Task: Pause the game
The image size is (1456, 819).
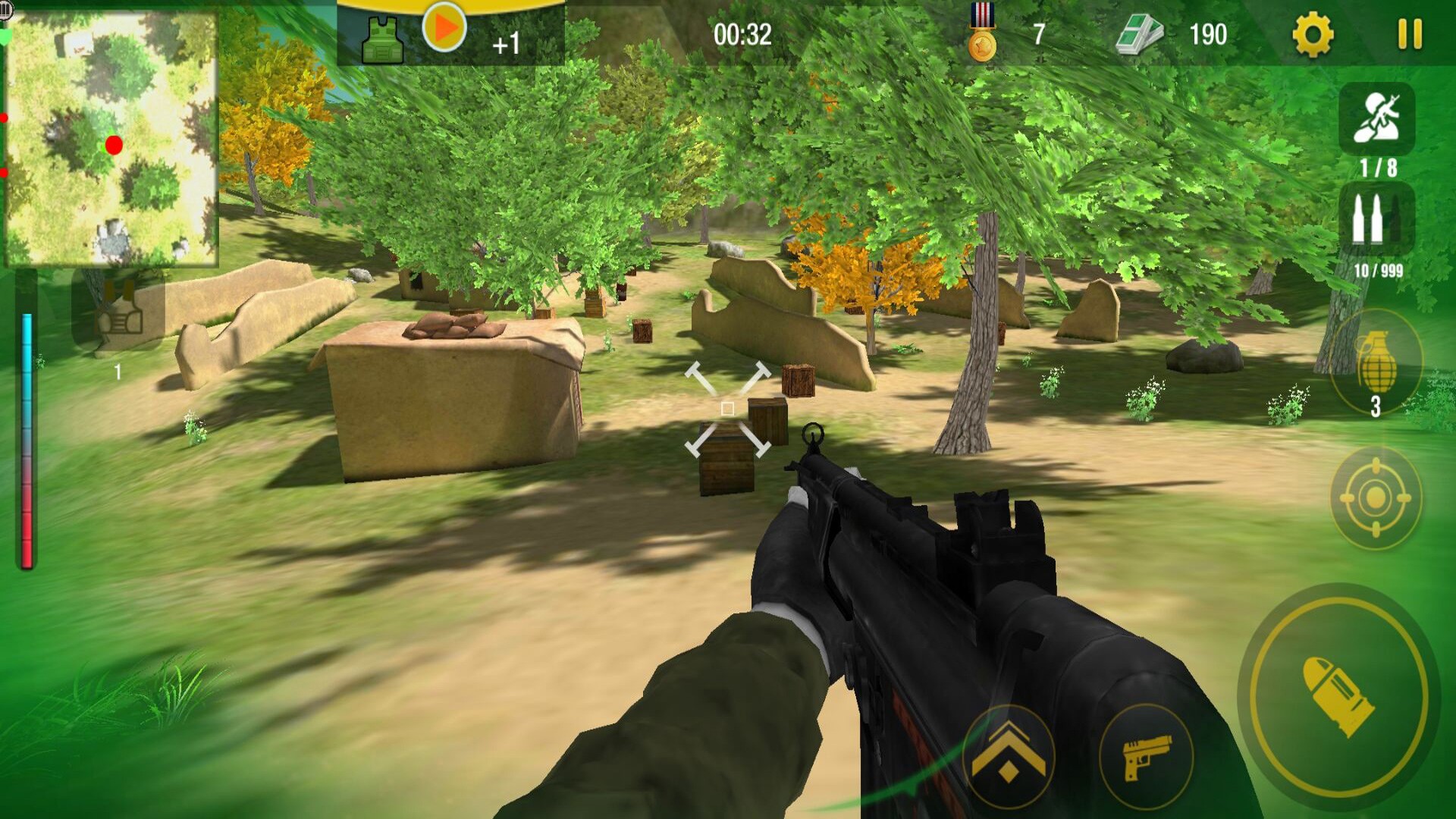Action: [1410, 35]
